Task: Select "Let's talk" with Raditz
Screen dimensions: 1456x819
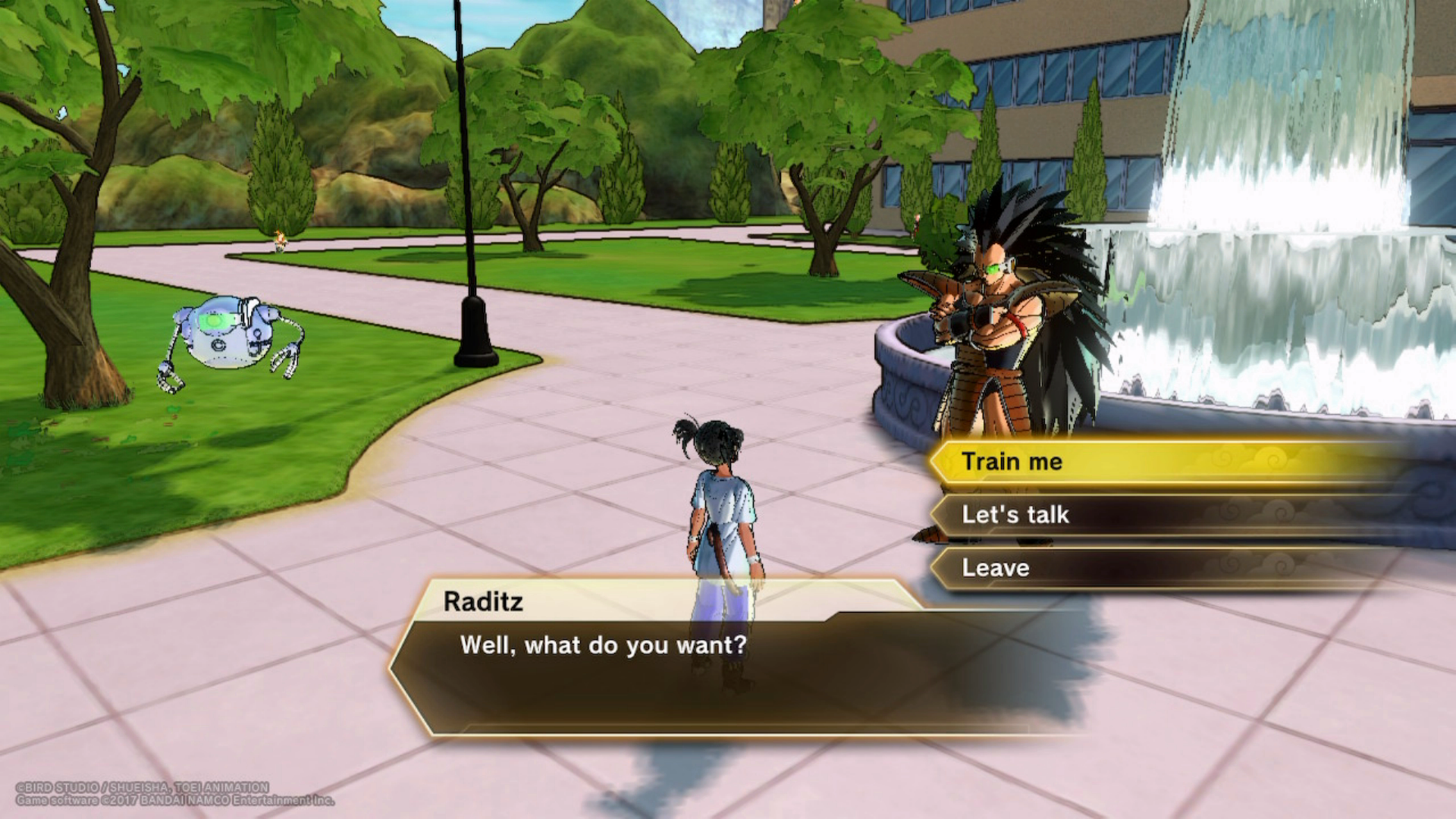Action: (x=1015, y=515)
